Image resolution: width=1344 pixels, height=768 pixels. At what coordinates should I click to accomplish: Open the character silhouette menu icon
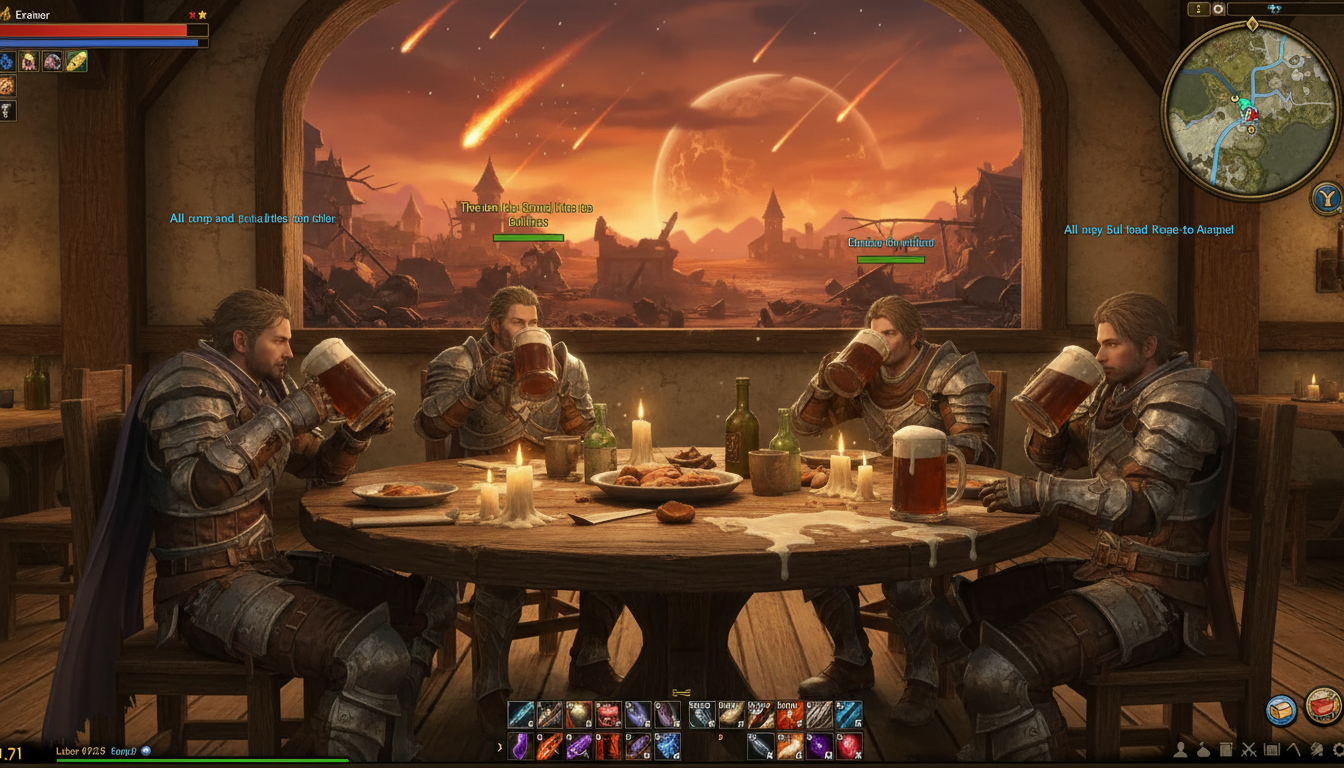(x=1180, y=749)
